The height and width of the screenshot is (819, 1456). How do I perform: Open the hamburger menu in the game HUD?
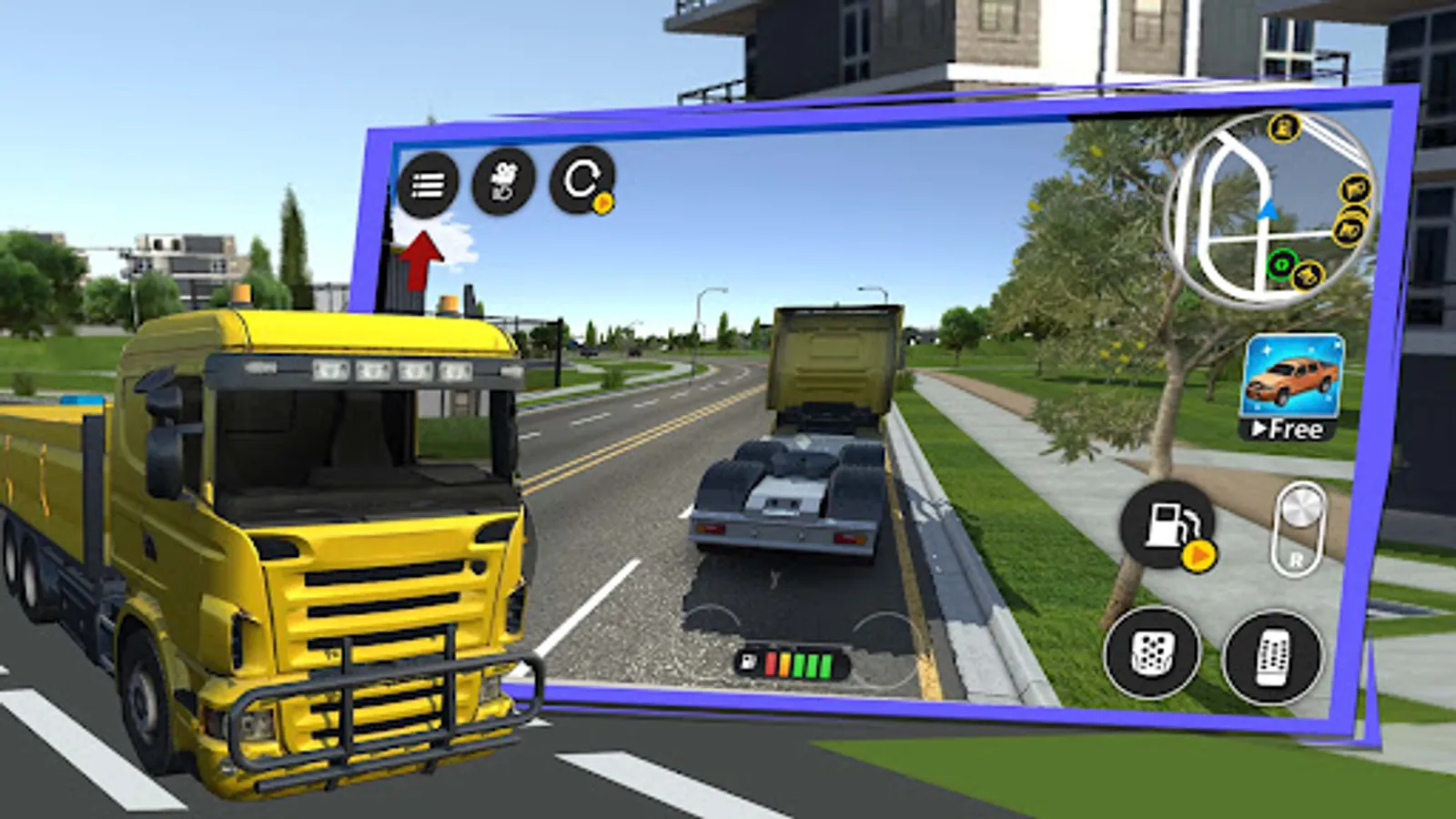click(x=426, y=185)
